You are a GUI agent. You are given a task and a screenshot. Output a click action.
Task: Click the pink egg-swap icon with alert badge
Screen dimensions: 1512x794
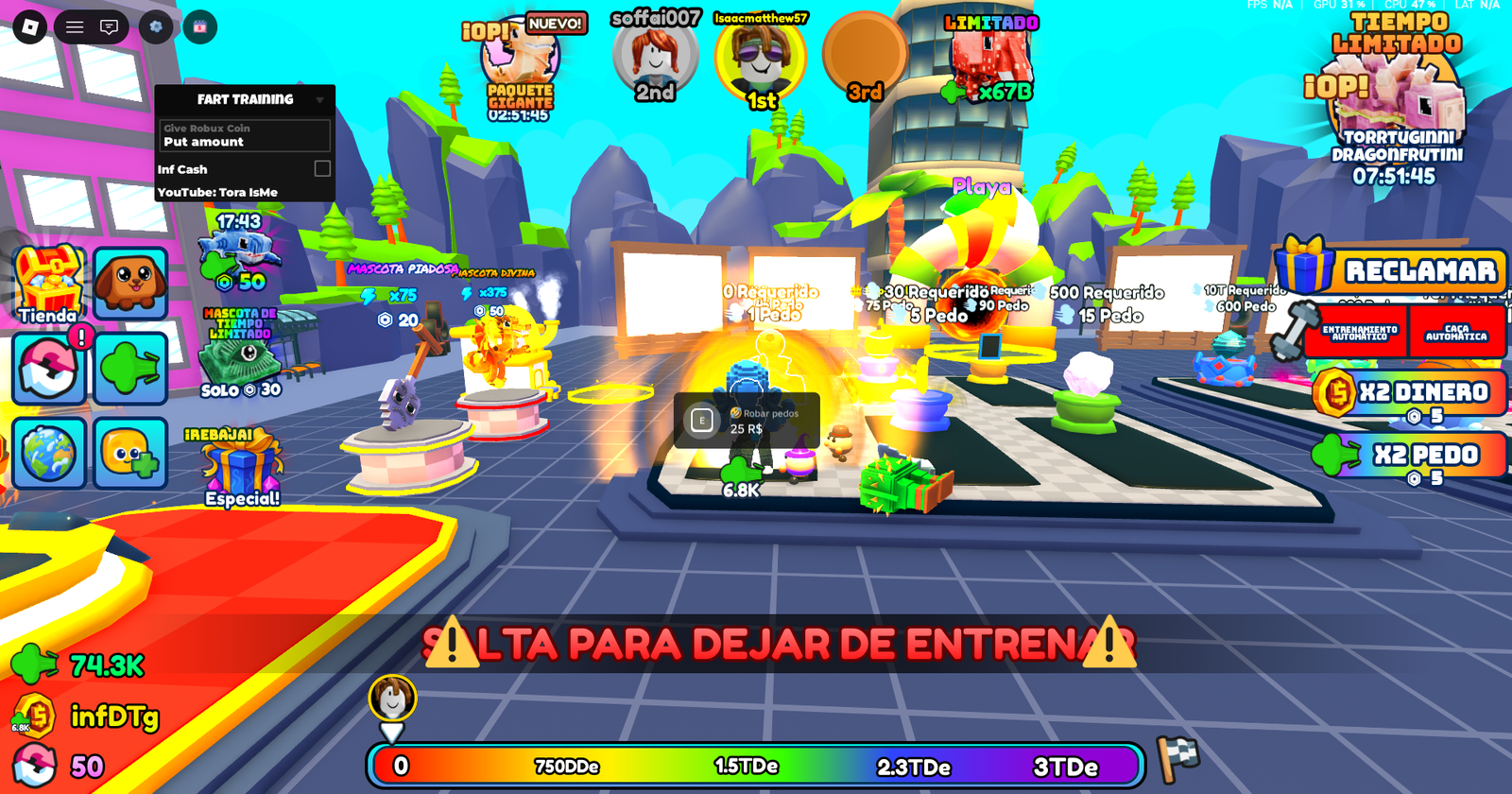(47, 367)
